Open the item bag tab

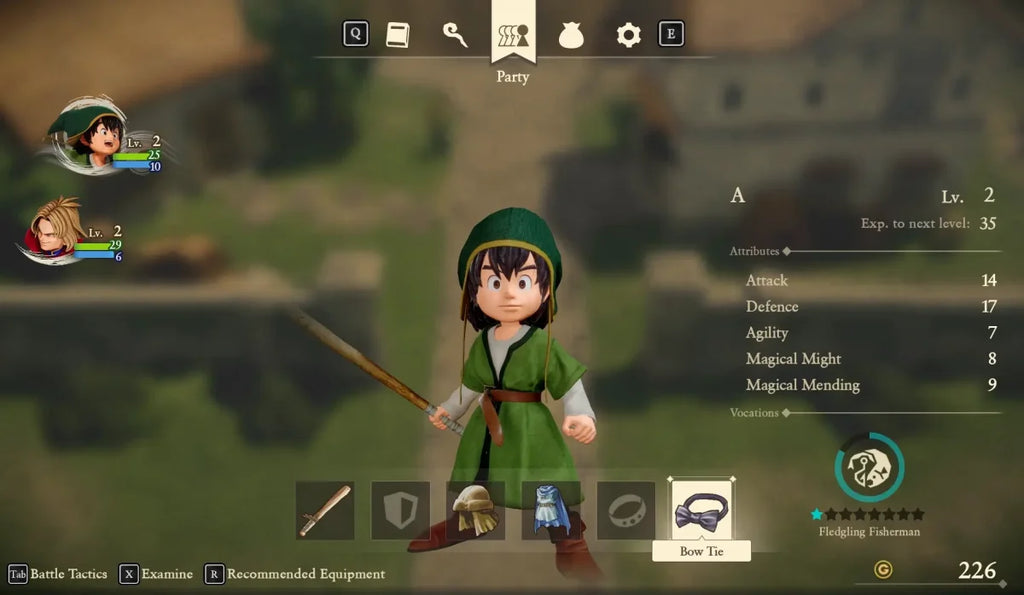pos(571,35)
